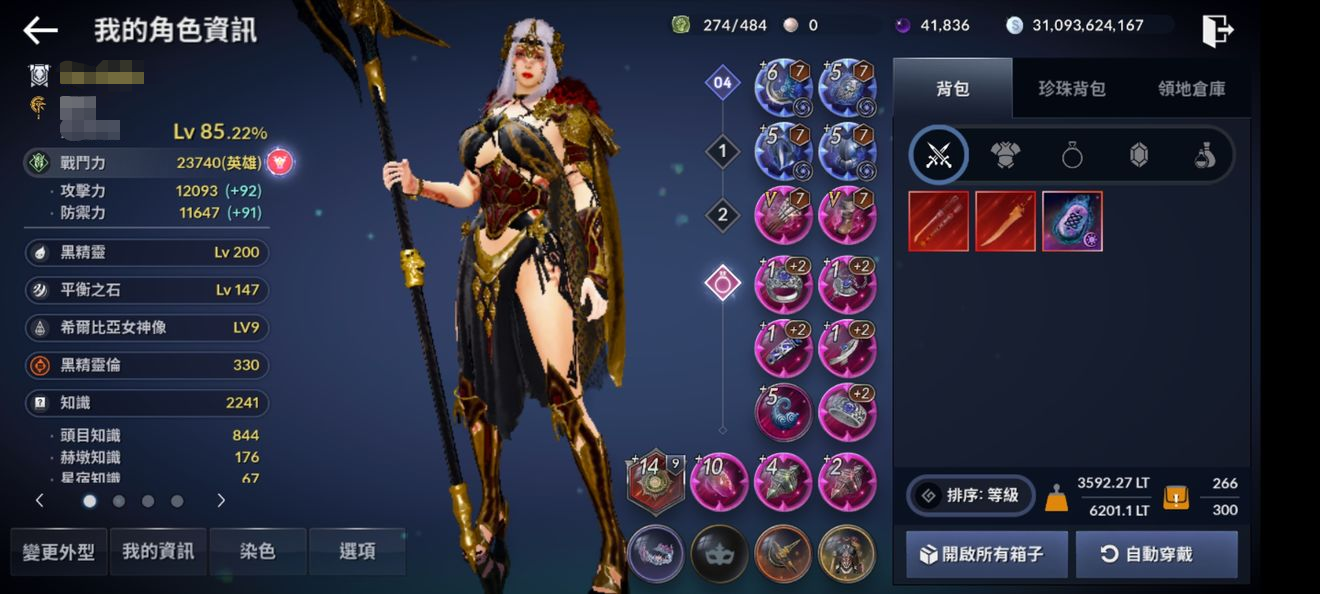Select the red curved blade item

1005,221
